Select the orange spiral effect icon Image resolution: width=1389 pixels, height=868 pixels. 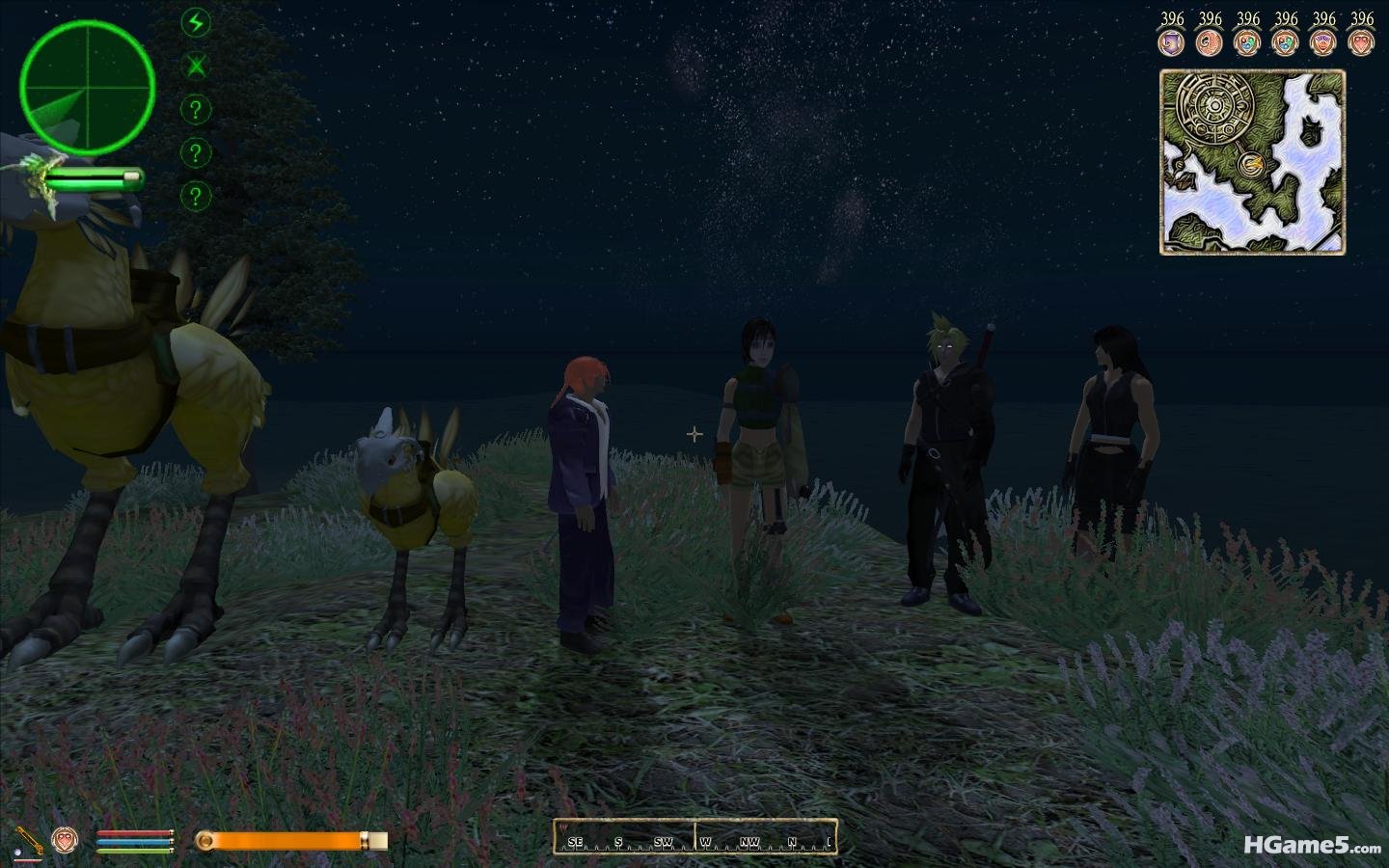point(1209,41)
